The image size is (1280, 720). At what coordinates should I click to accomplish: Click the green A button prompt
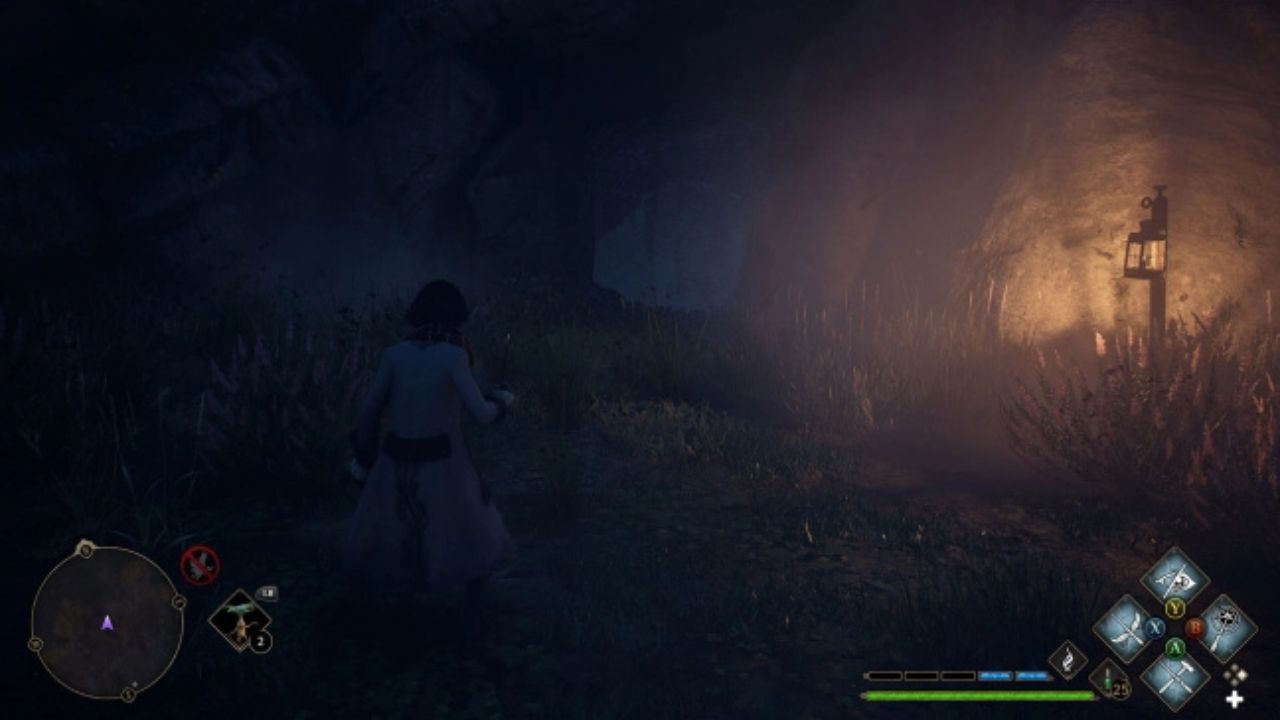click(x=1175, y=648)
